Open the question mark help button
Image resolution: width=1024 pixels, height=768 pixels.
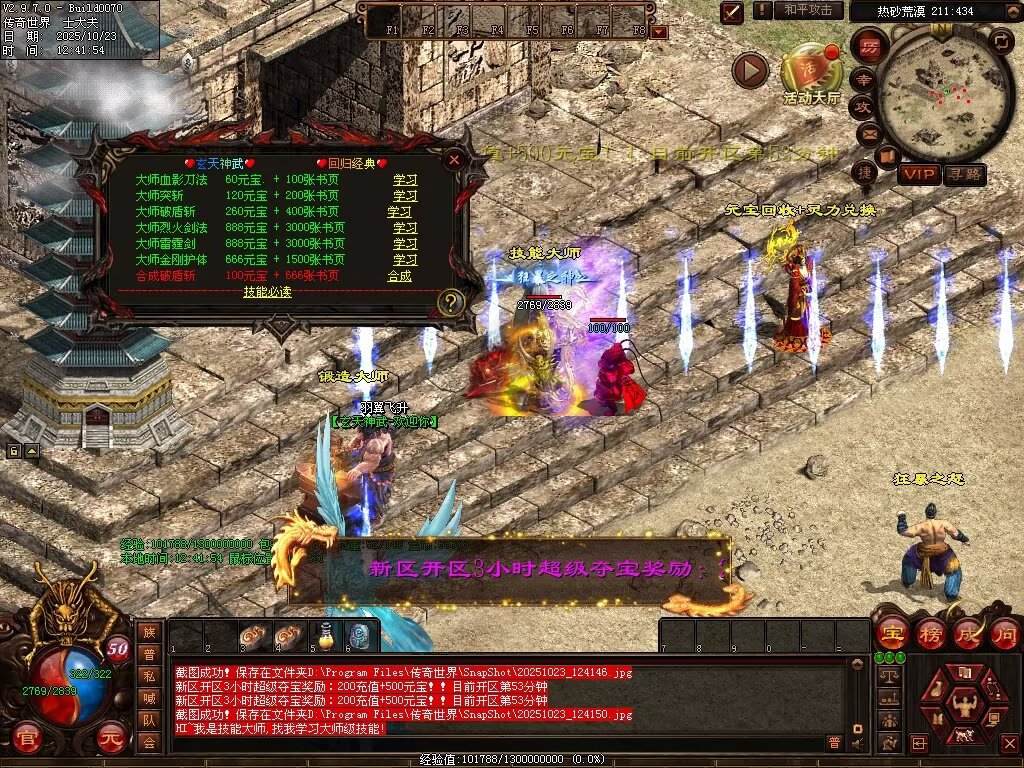[451, 302]
